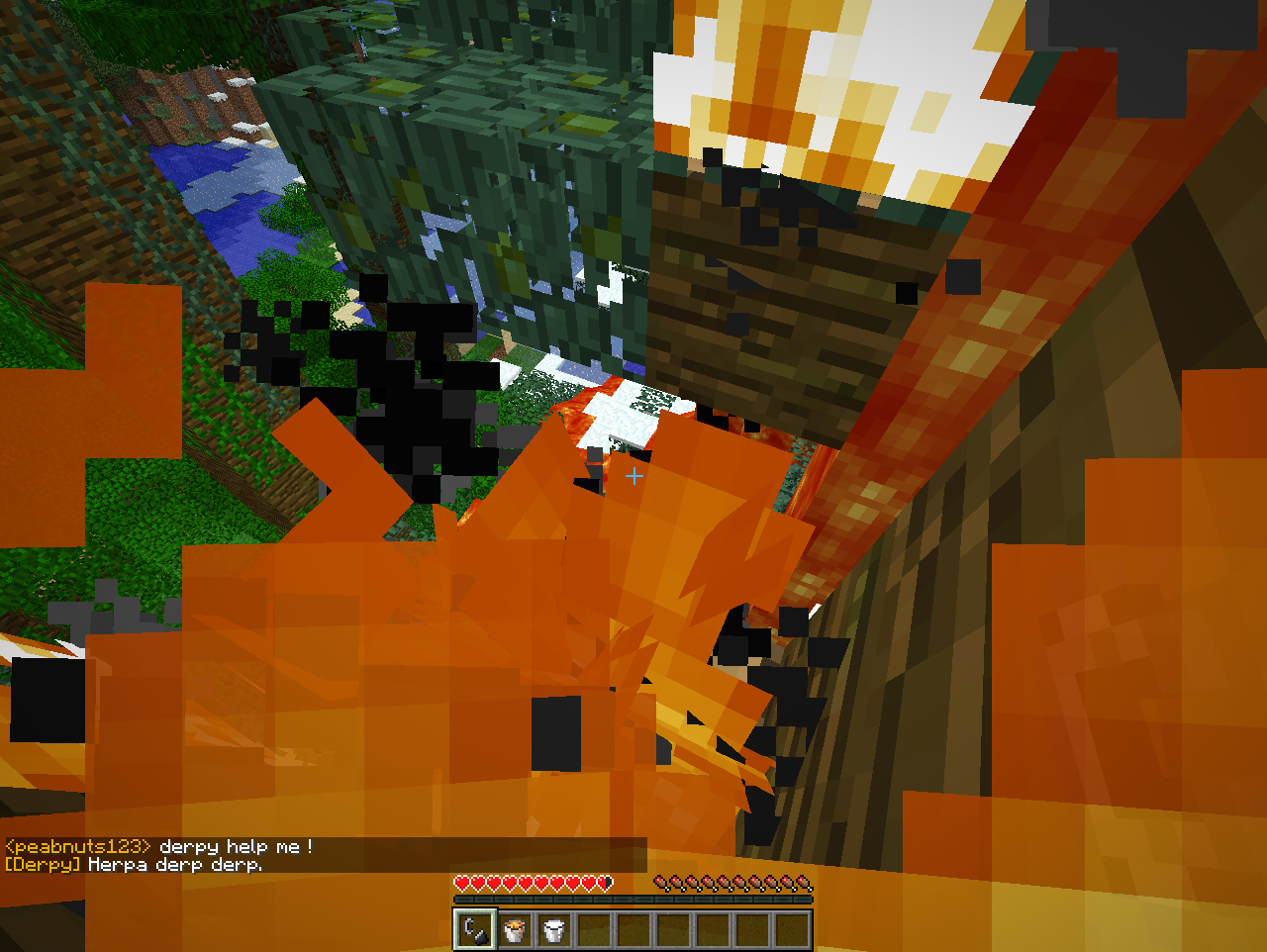Select the lava bucket in the hotbar
Viewport: 1267px width, 952px height.
pos(515,930)
